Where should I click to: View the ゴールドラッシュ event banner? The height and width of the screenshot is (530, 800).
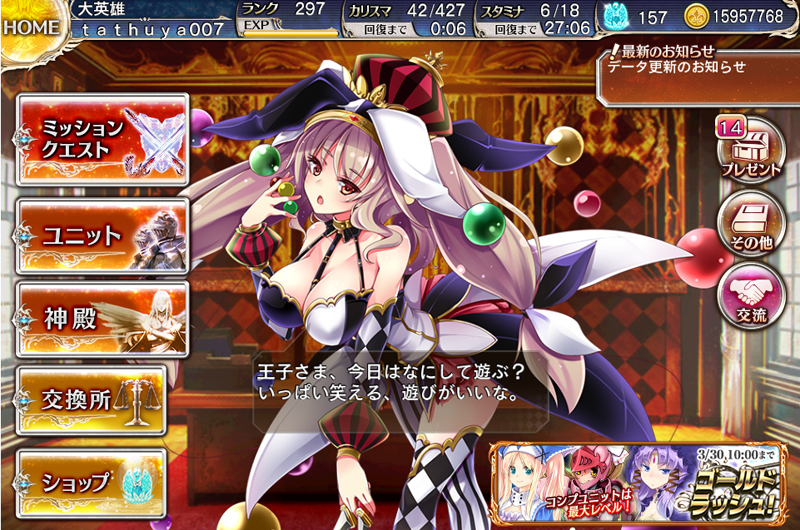point(642,480)
